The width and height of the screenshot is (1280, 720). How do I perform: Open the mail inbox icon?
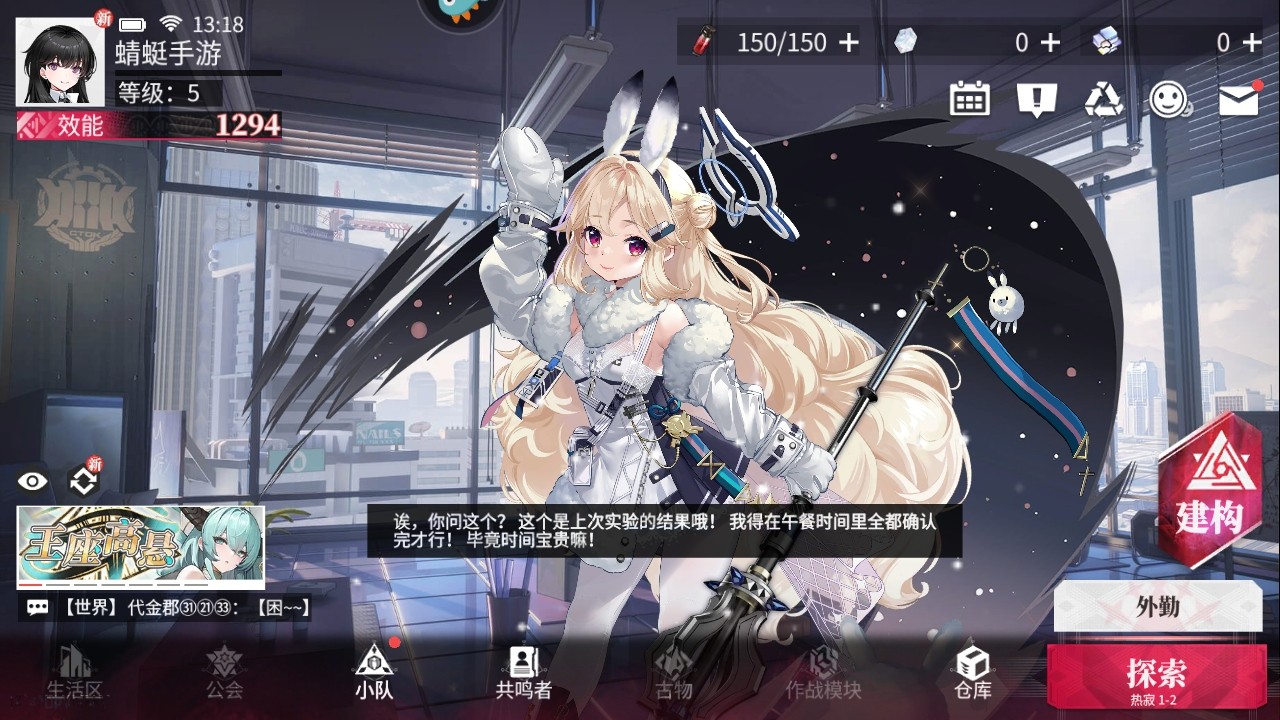click(1239, 99)
